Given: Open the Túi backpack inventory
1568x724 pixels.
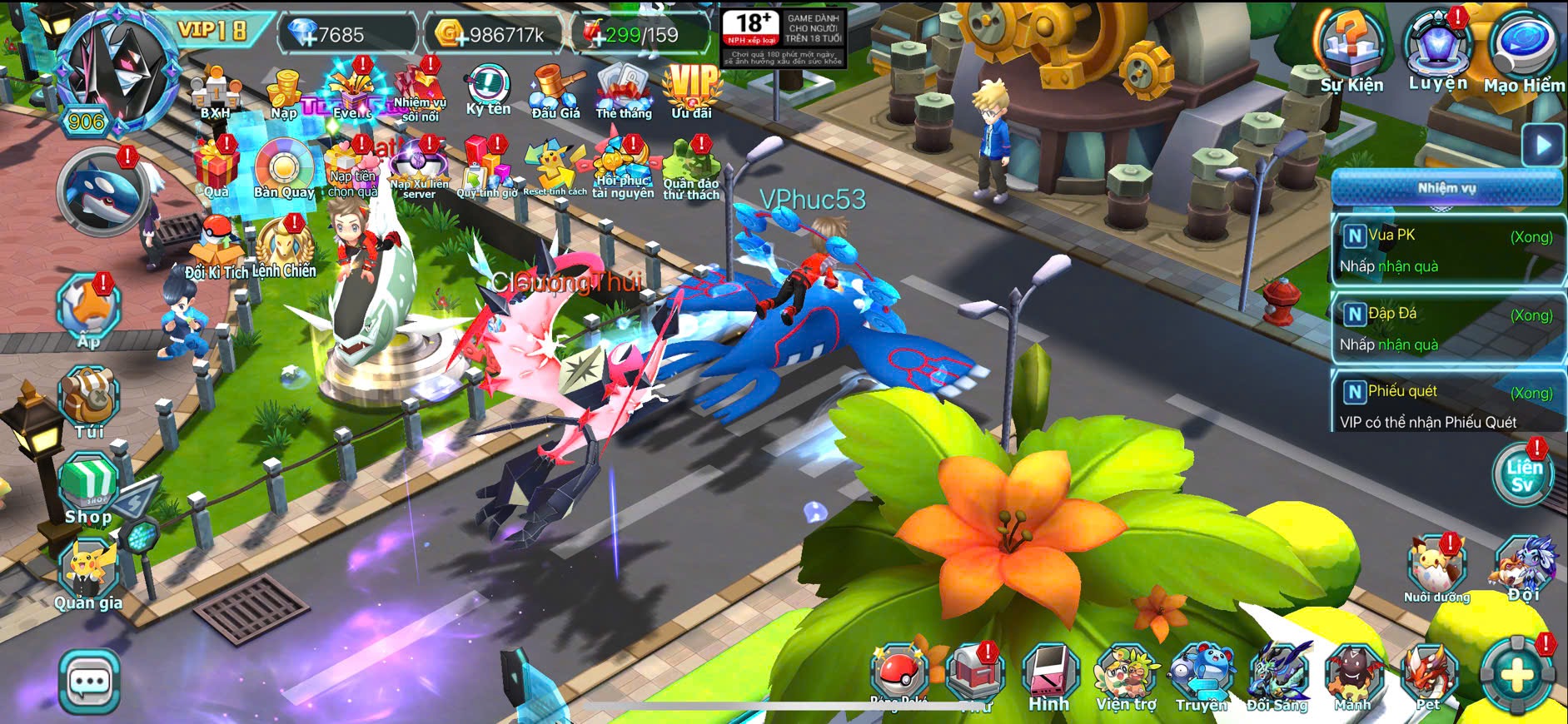Looking at the screenshot, I should (89, 403).
